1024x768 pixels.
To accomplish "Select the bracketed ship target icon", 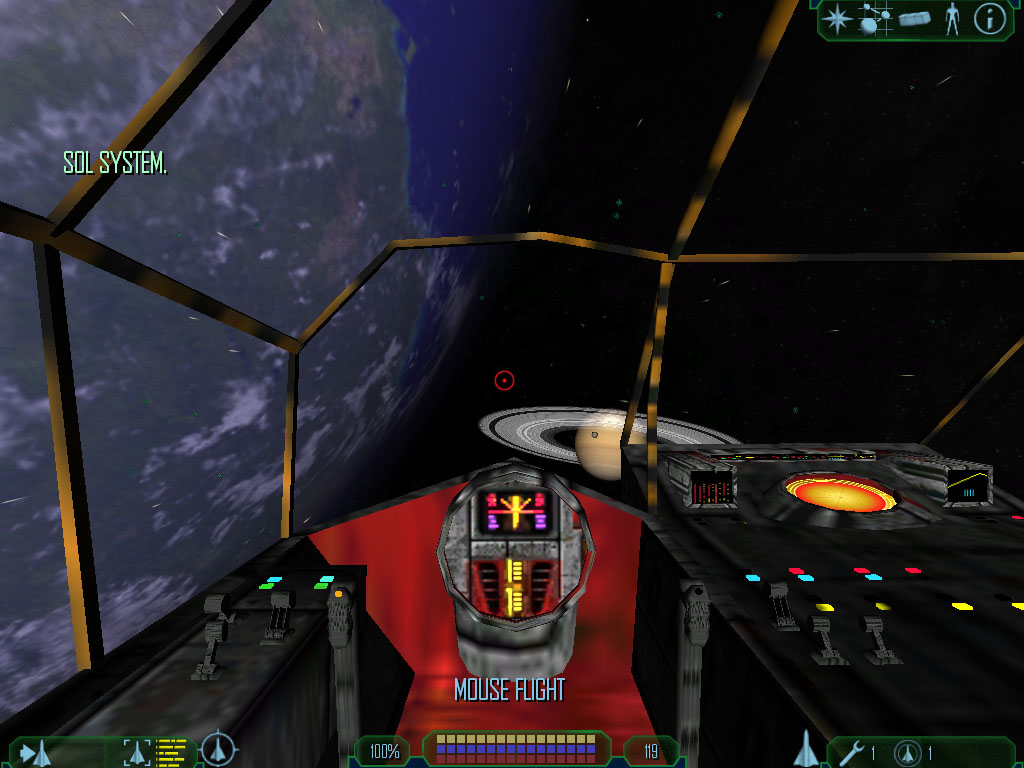I will tap(138, 751).
